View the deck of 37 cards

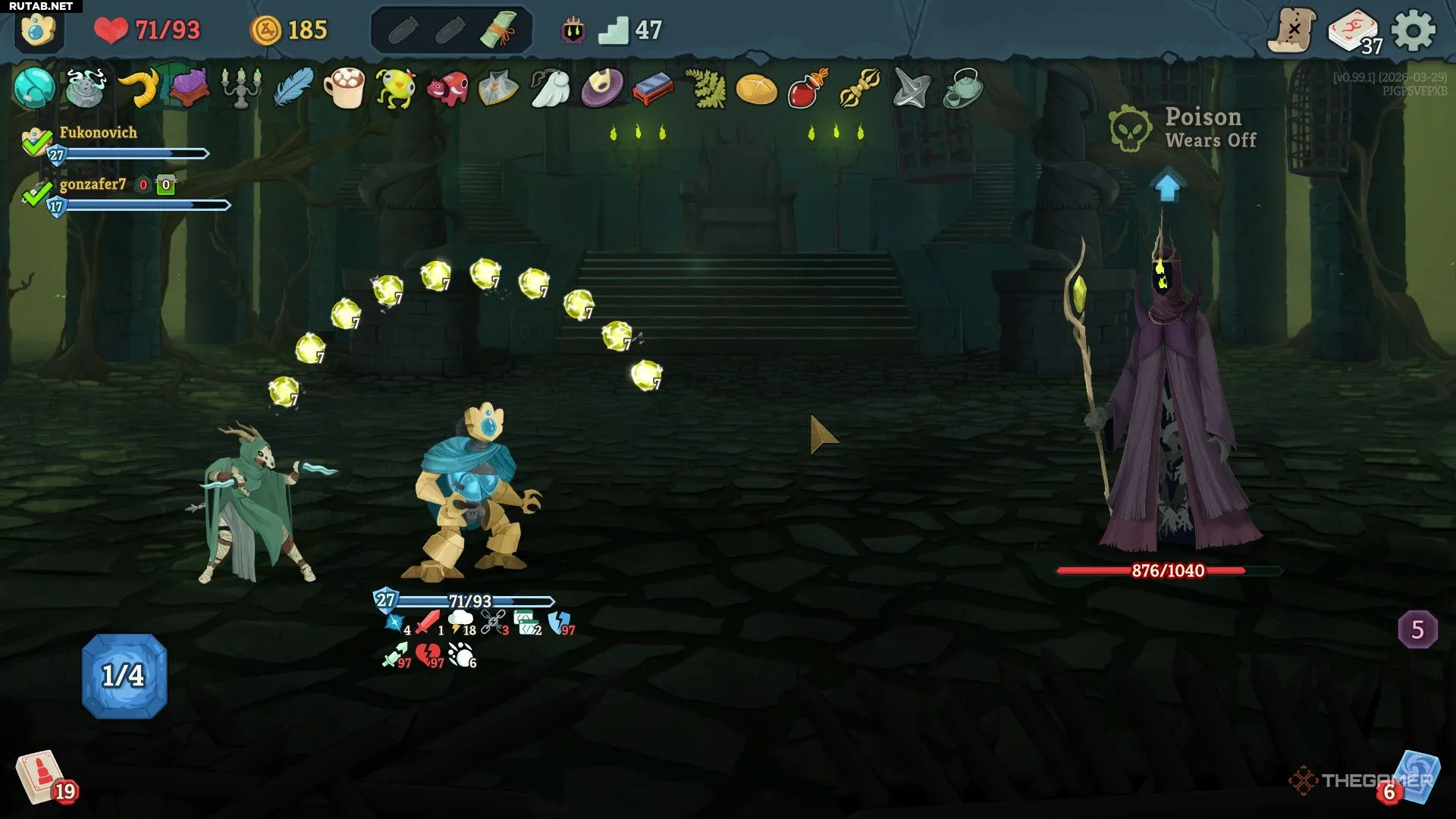click(1353, 32)
